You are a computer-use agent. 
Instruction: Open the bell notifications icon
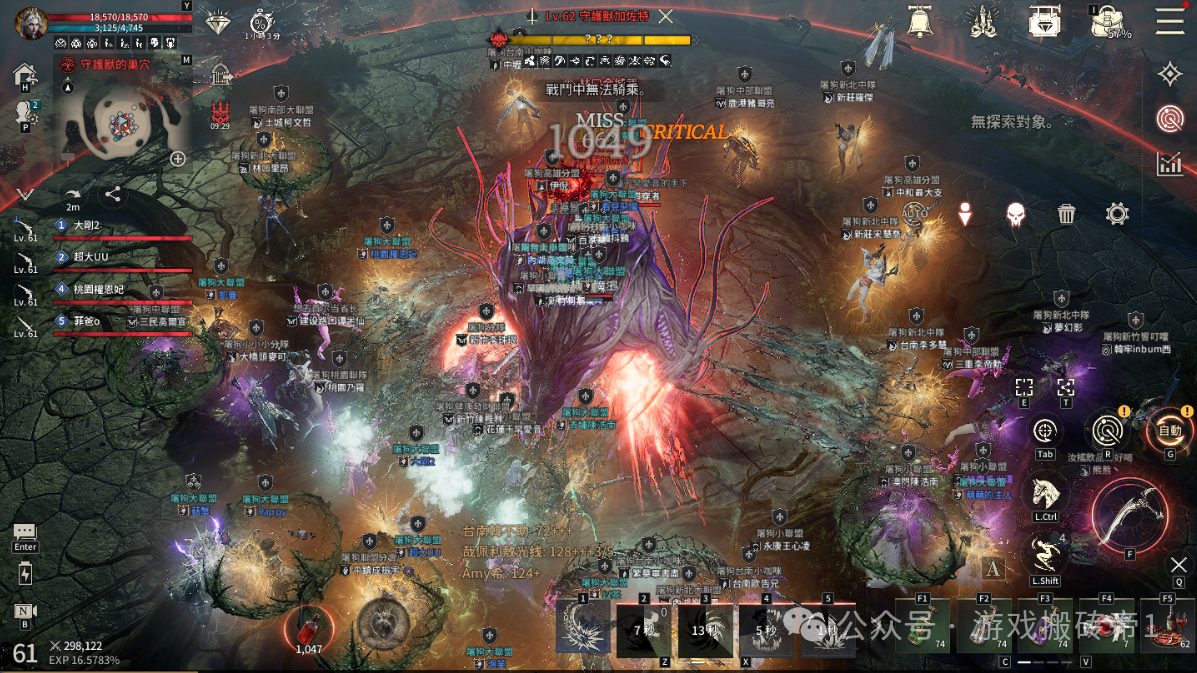[x=920, y=21]
